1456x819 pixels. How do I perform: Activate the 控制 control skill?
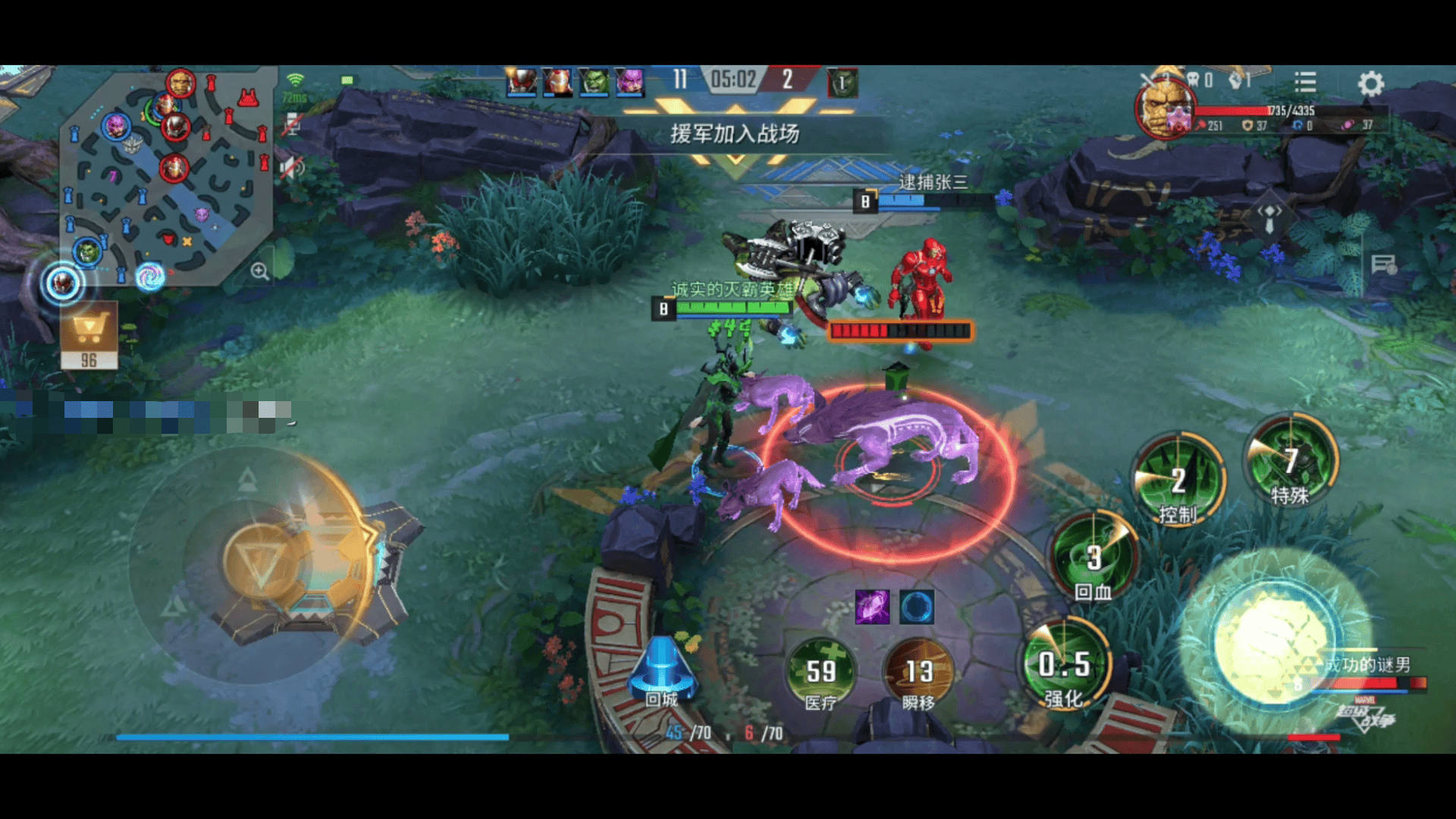(1178, 479)
